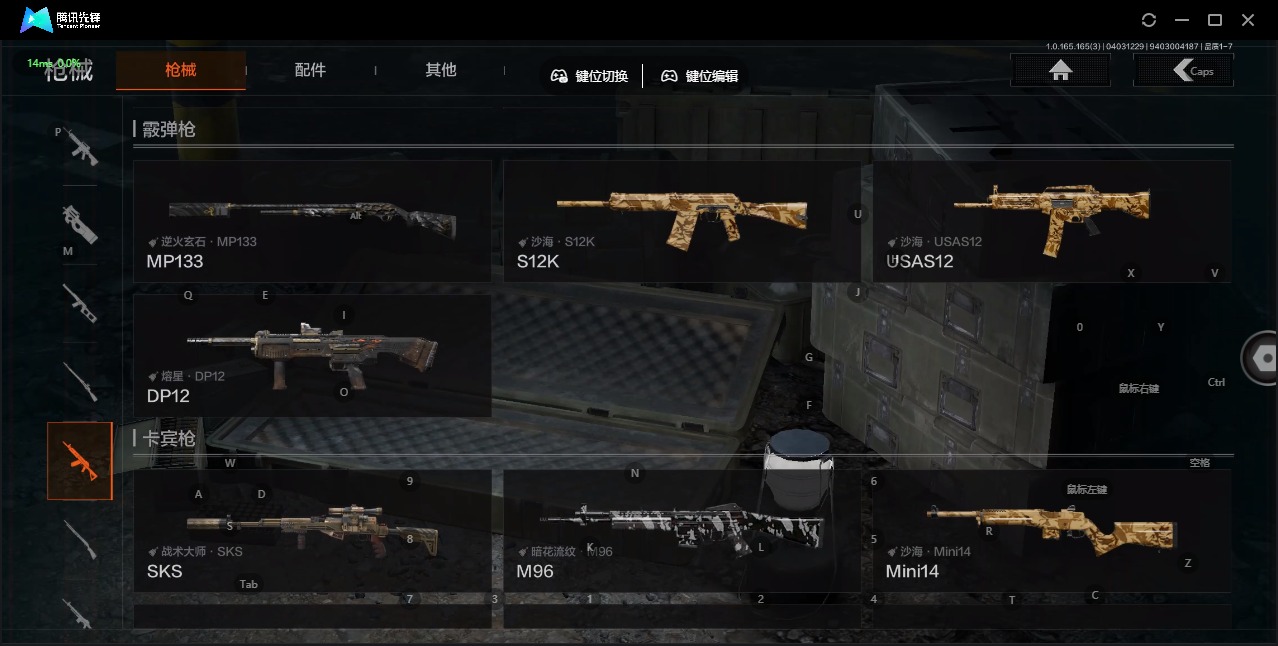The height and width of the screenshot is (646, 1278).
Task: Choose the SKS carbine card
Action: coord(312,531)
